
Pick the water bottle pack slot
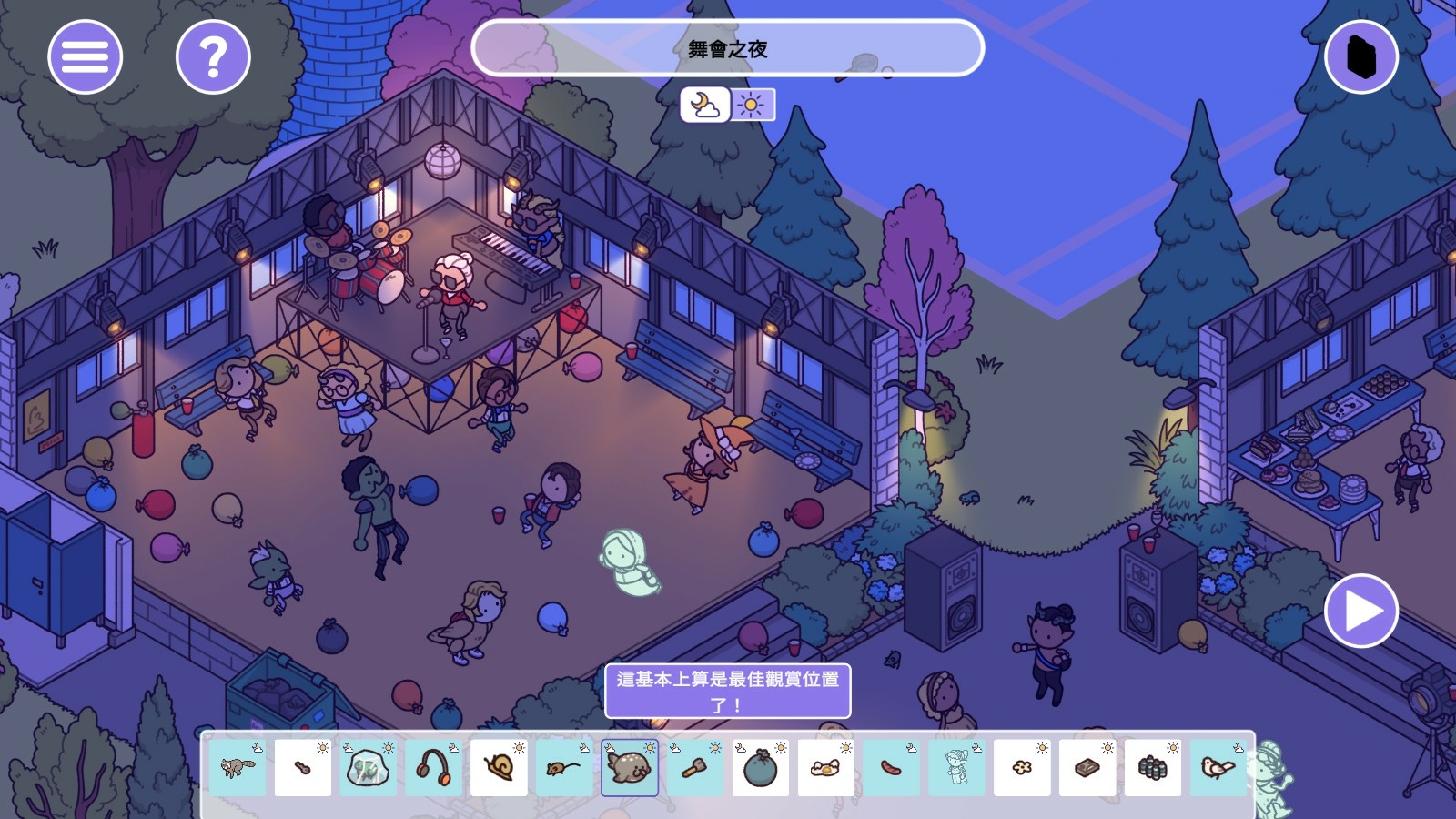click(1153, 767)
